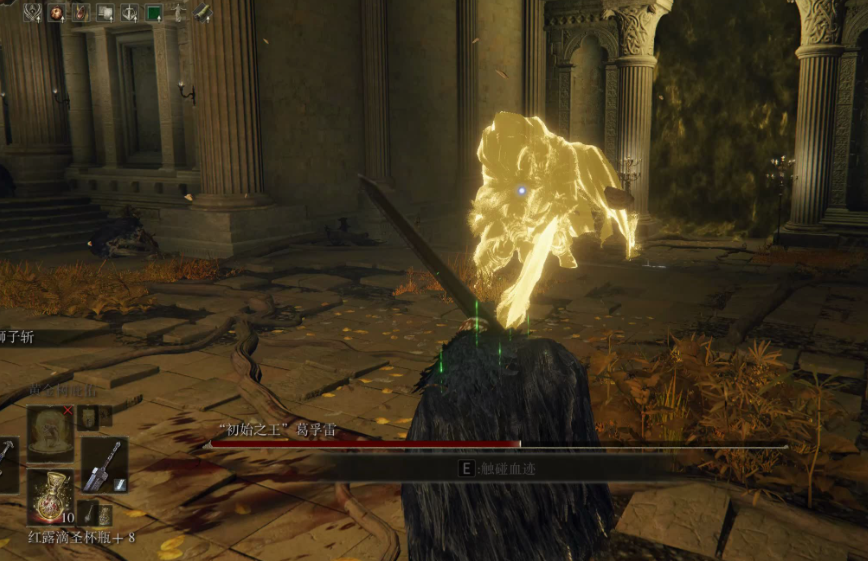Click the red orb buff status icon
868x561 pixels.
click(57, 13)
